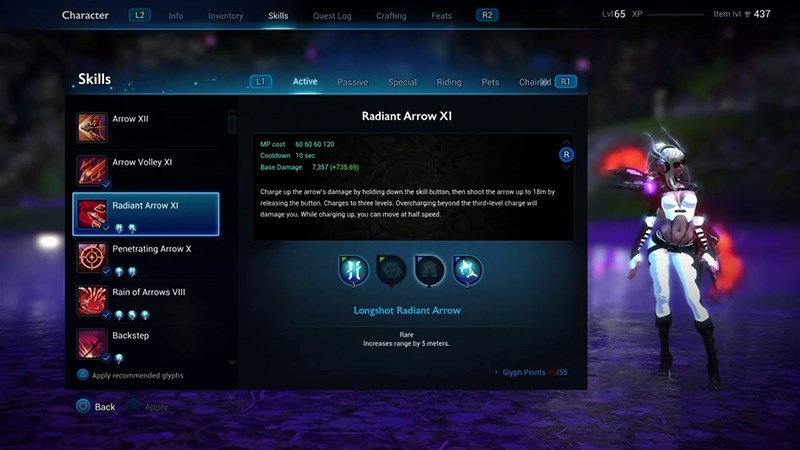Choose the Arrow Volley XI skill
The height and width of the screenshot is (450, 800).
(146, 170)
